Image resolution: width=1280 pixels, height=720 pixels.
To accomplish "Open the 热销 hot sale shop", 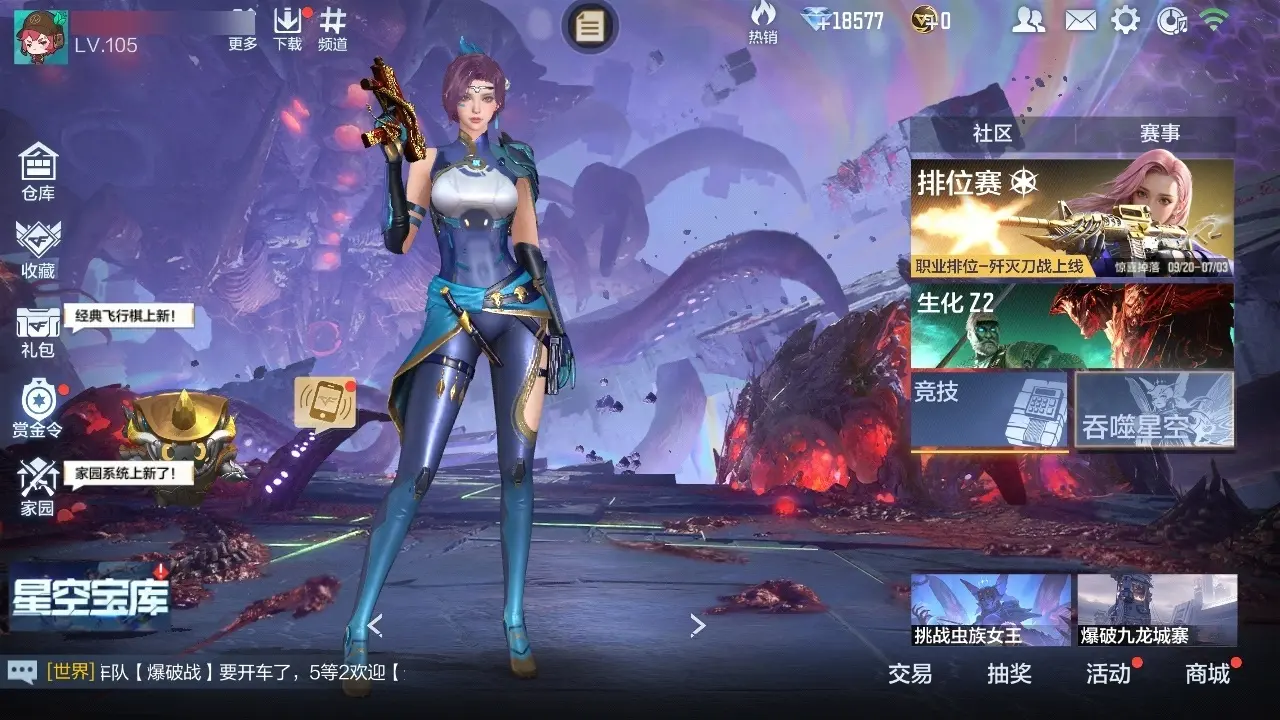I will pos(763,22).
